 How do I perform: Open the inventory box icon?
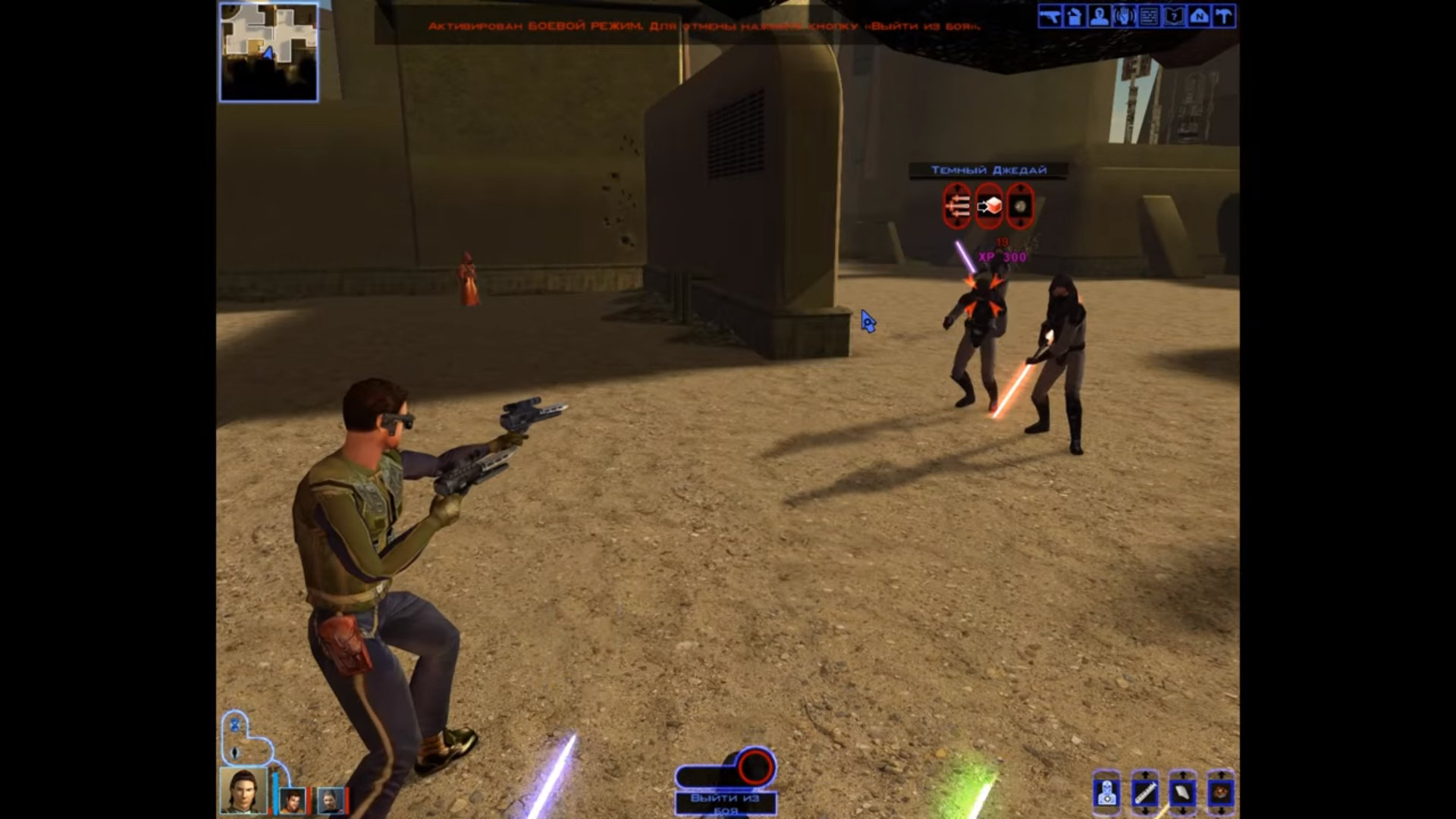tap(1075, 17)
